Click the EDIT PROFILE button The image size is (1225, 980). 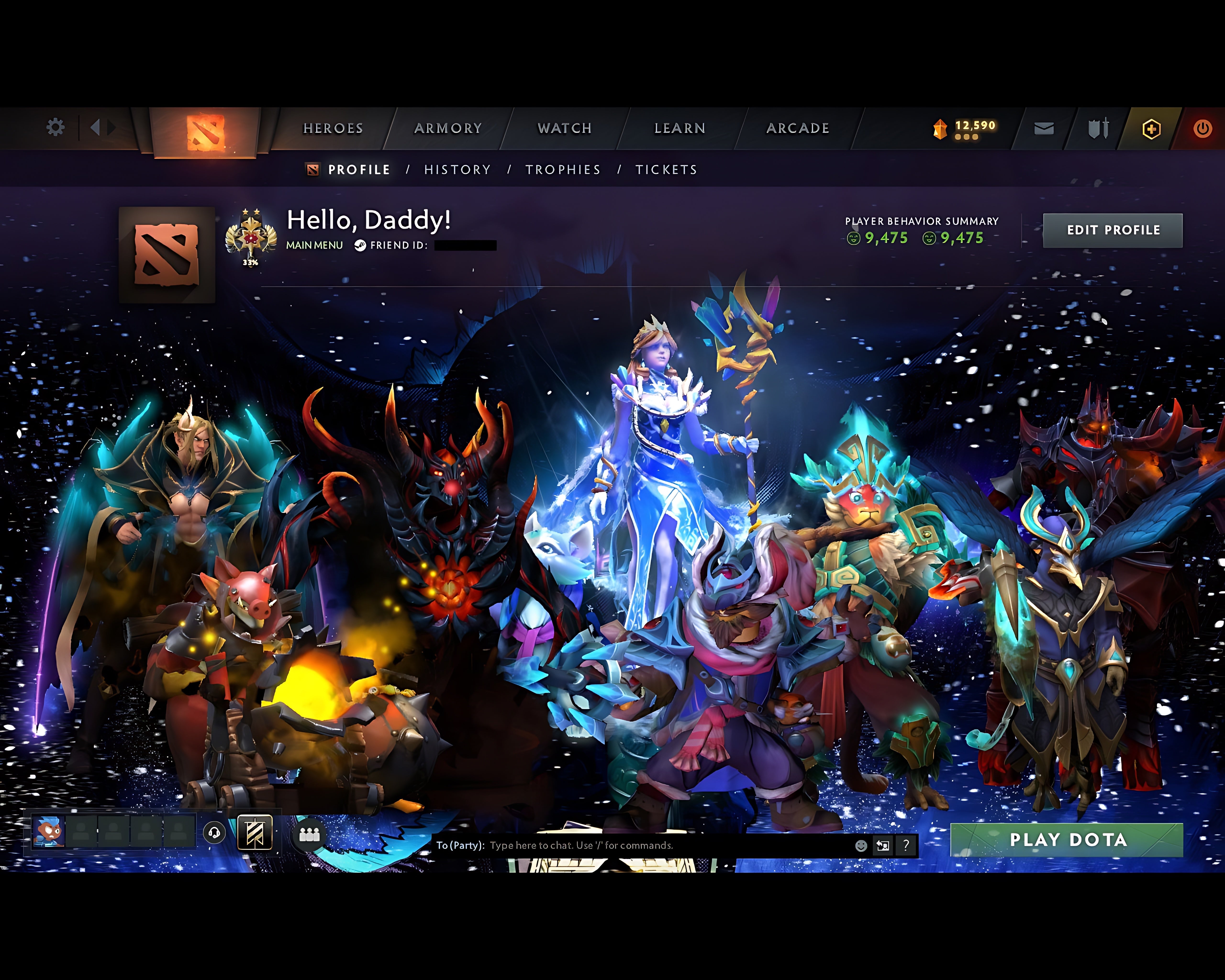click(x=1113, y=230)
